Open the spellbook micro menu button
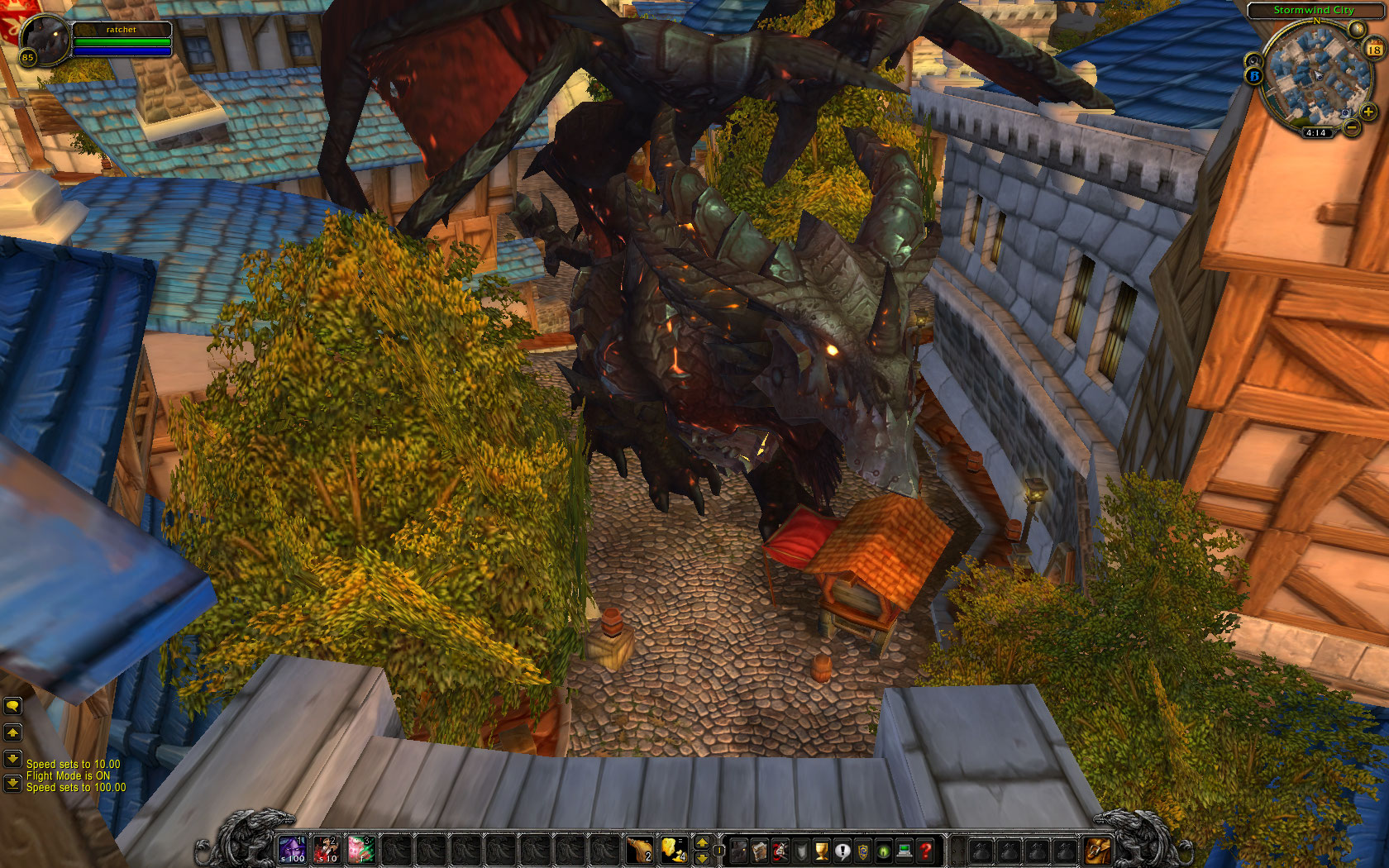 pyautogui.click(x=760, y=850)
